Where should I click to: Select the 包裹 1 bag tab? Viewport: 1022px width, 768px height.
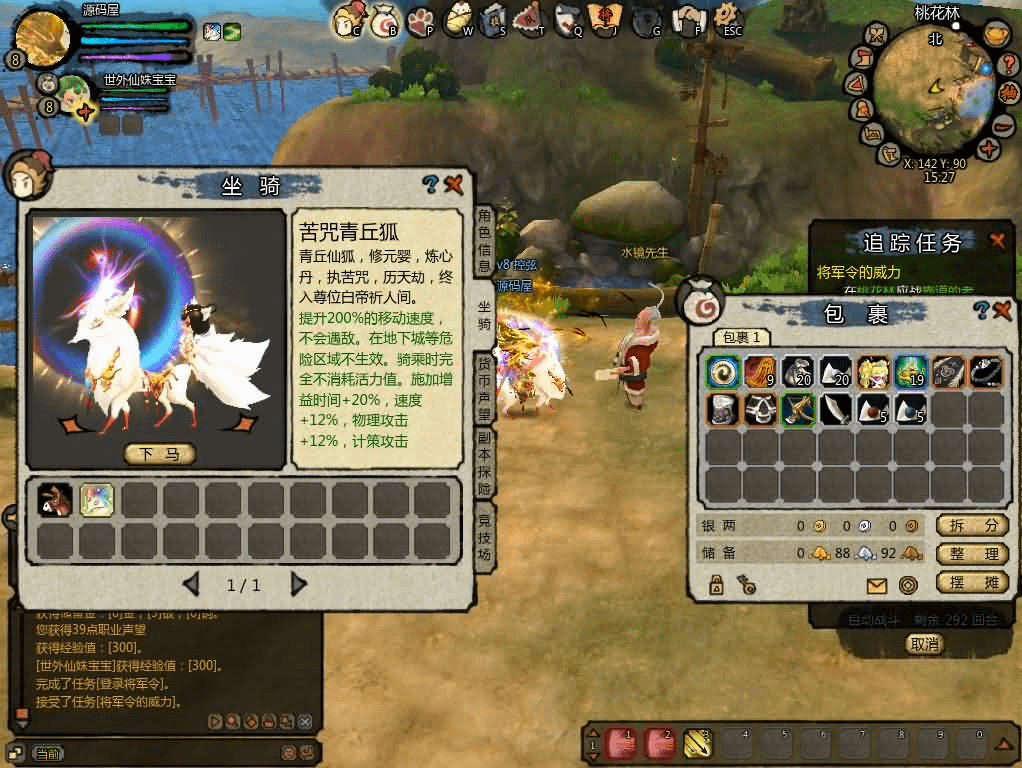tap(742, 338)
